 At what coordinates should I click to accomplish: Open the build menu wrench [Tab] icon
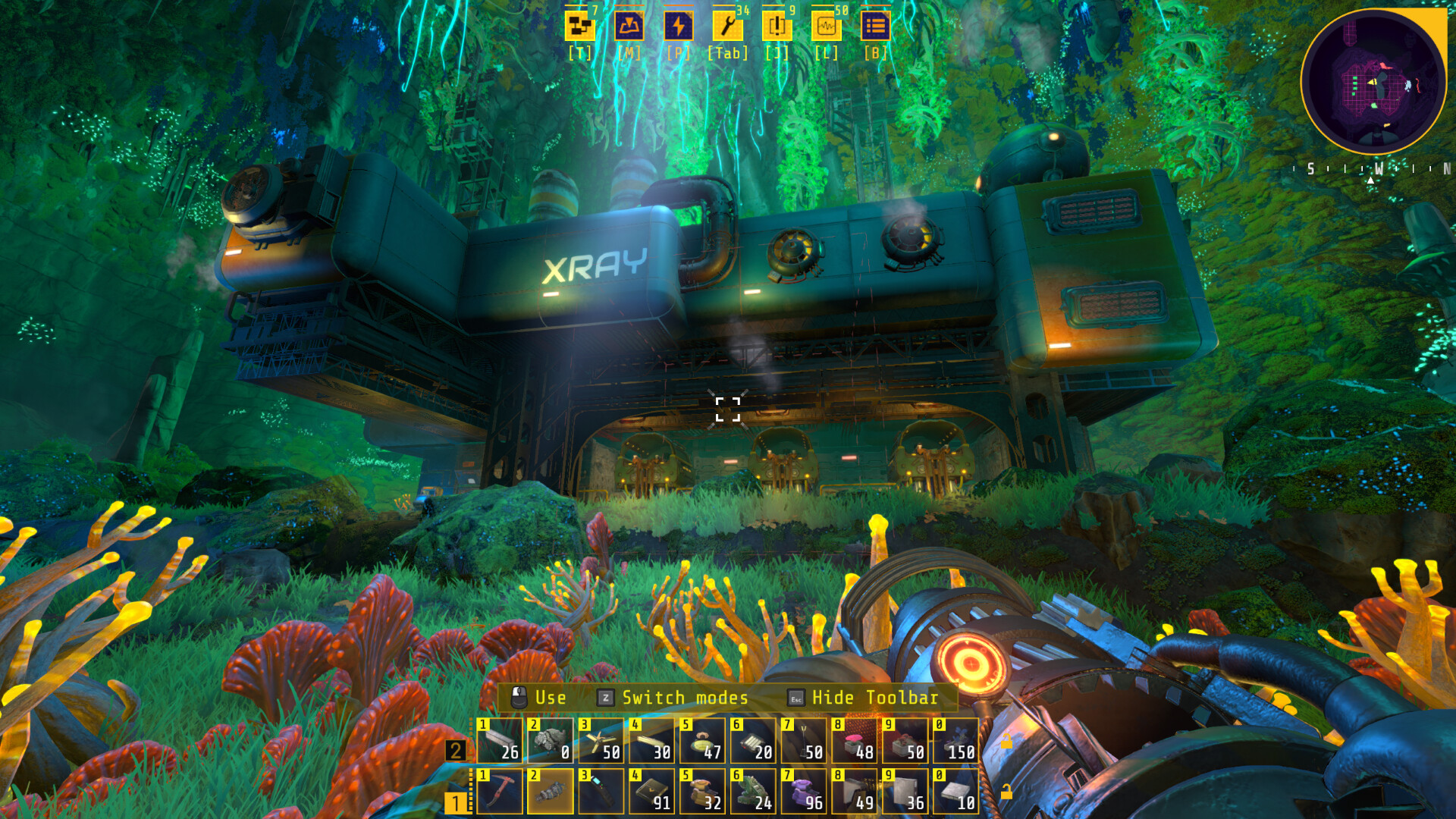tap(727, 27)
